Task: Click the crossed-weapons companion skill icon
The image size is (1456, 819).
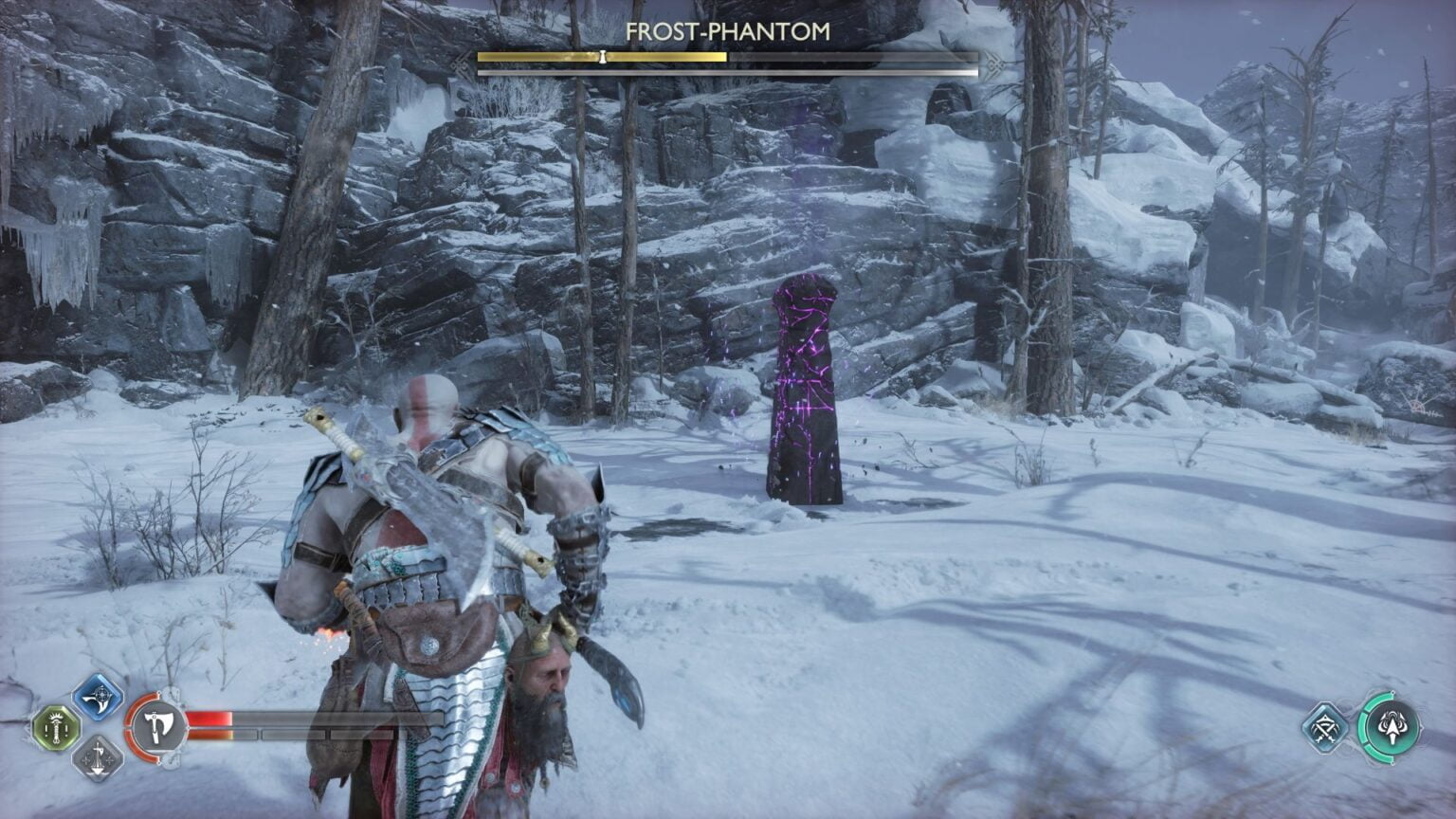Action: coord(1325,728)
